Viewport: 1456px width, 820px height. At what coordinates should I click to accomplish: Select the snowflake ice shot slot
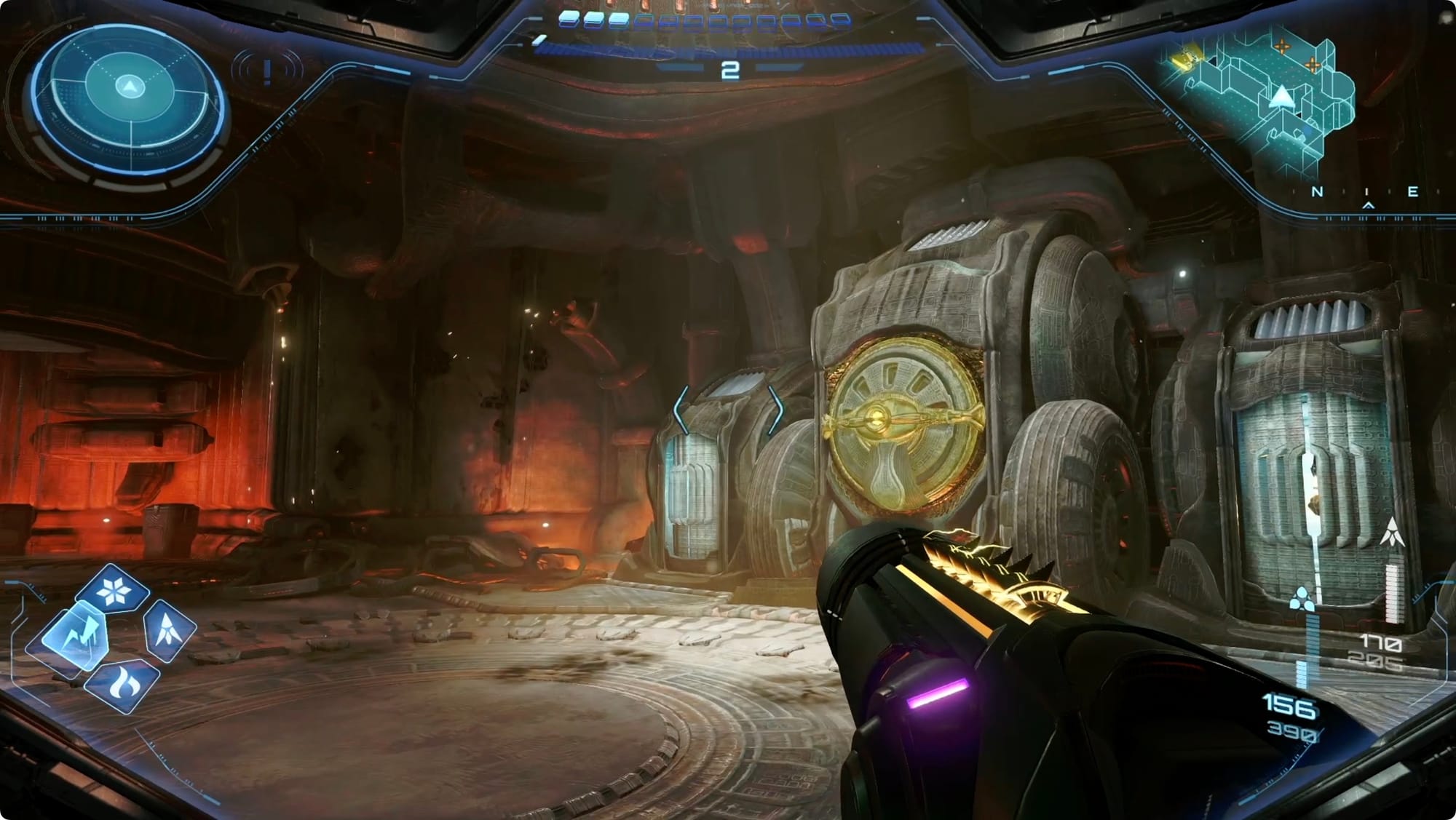pyautogui.click(x=113, y=592)
